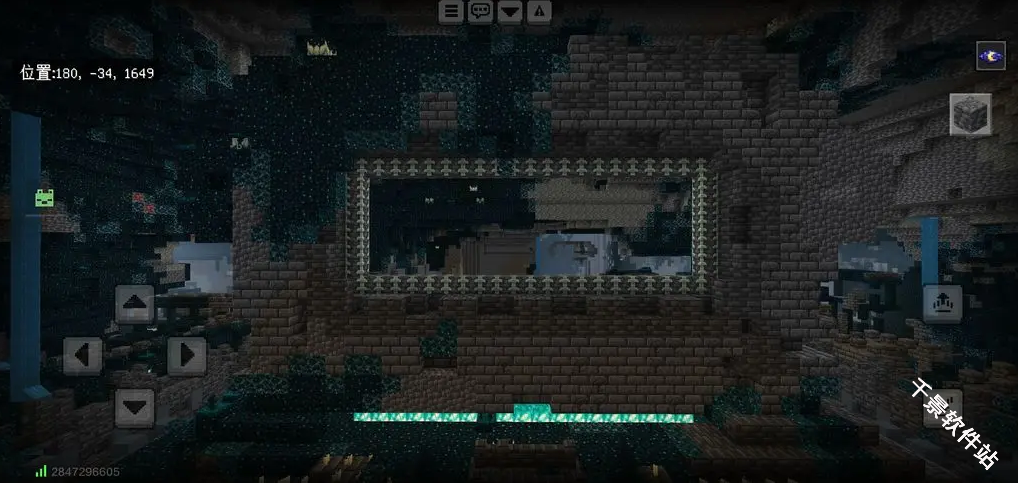
Task: Strafe left with the left arrow
Action: (83, 355)
